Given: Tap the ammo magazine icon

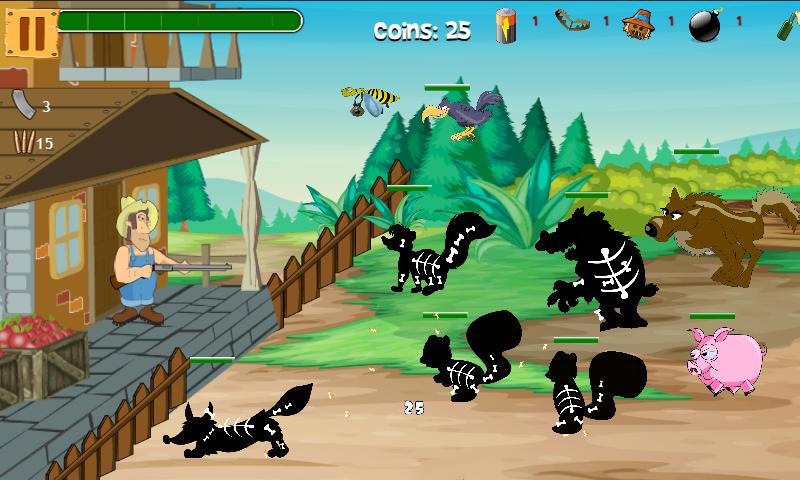Looking at the screenshot, I should tap(23, 103).
